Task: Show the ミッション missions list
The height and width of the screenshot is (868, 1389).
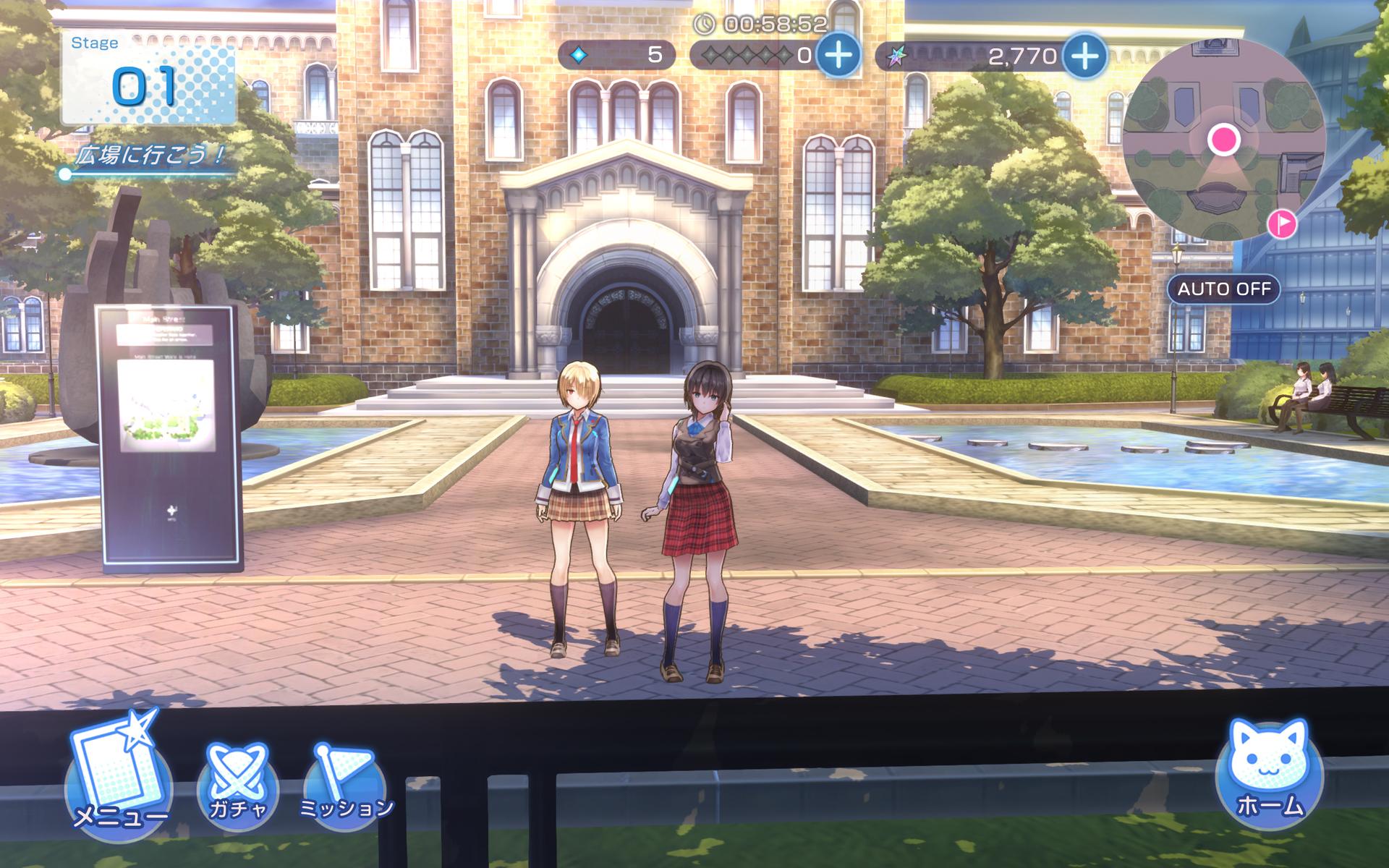Action: click(x=344, y=784)
